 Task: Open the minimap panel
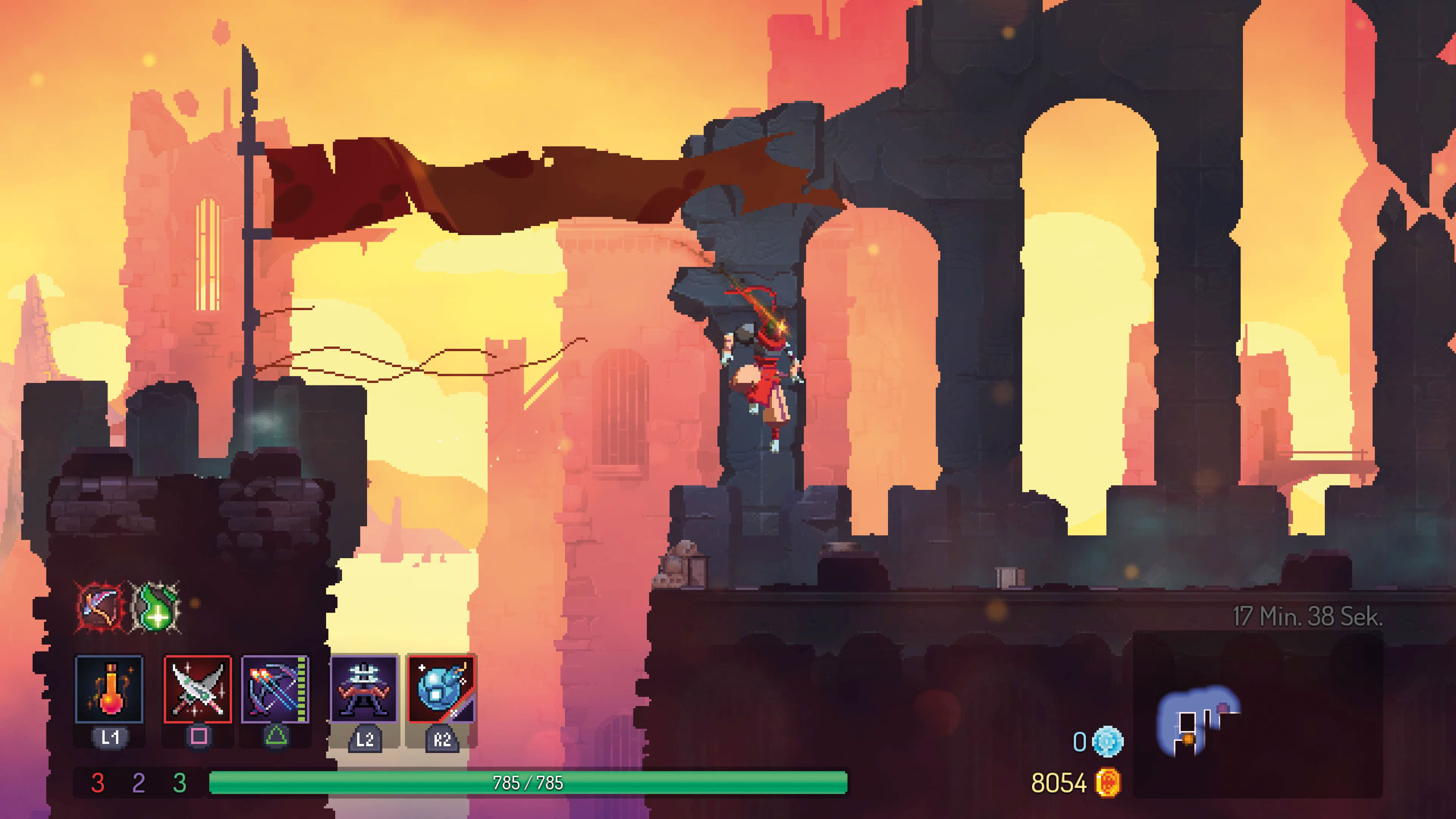(1257, 714)
